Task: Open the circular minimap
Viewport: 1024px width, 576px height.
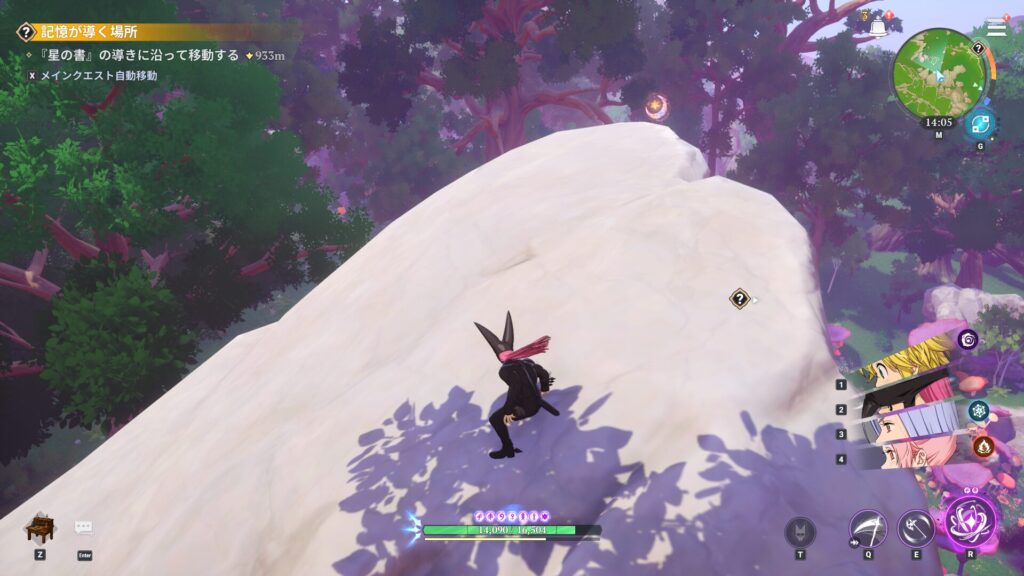Action: pyautogui.click(x=939, y=72)
